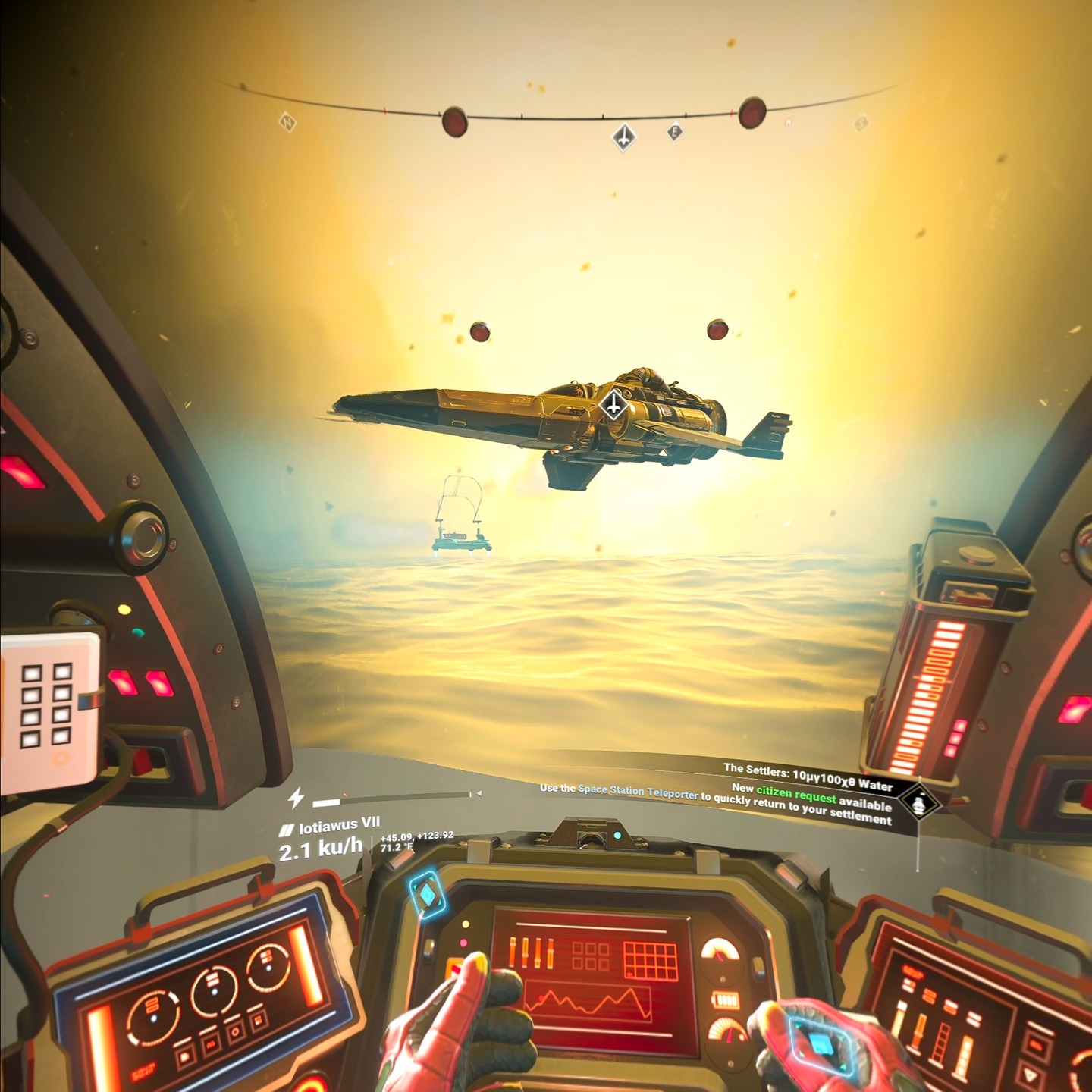This screenshot has width=1092, height=1092.
Task: Click the starship marker on the compass strip
Action: pyautogui.click(x=623, y=137)
